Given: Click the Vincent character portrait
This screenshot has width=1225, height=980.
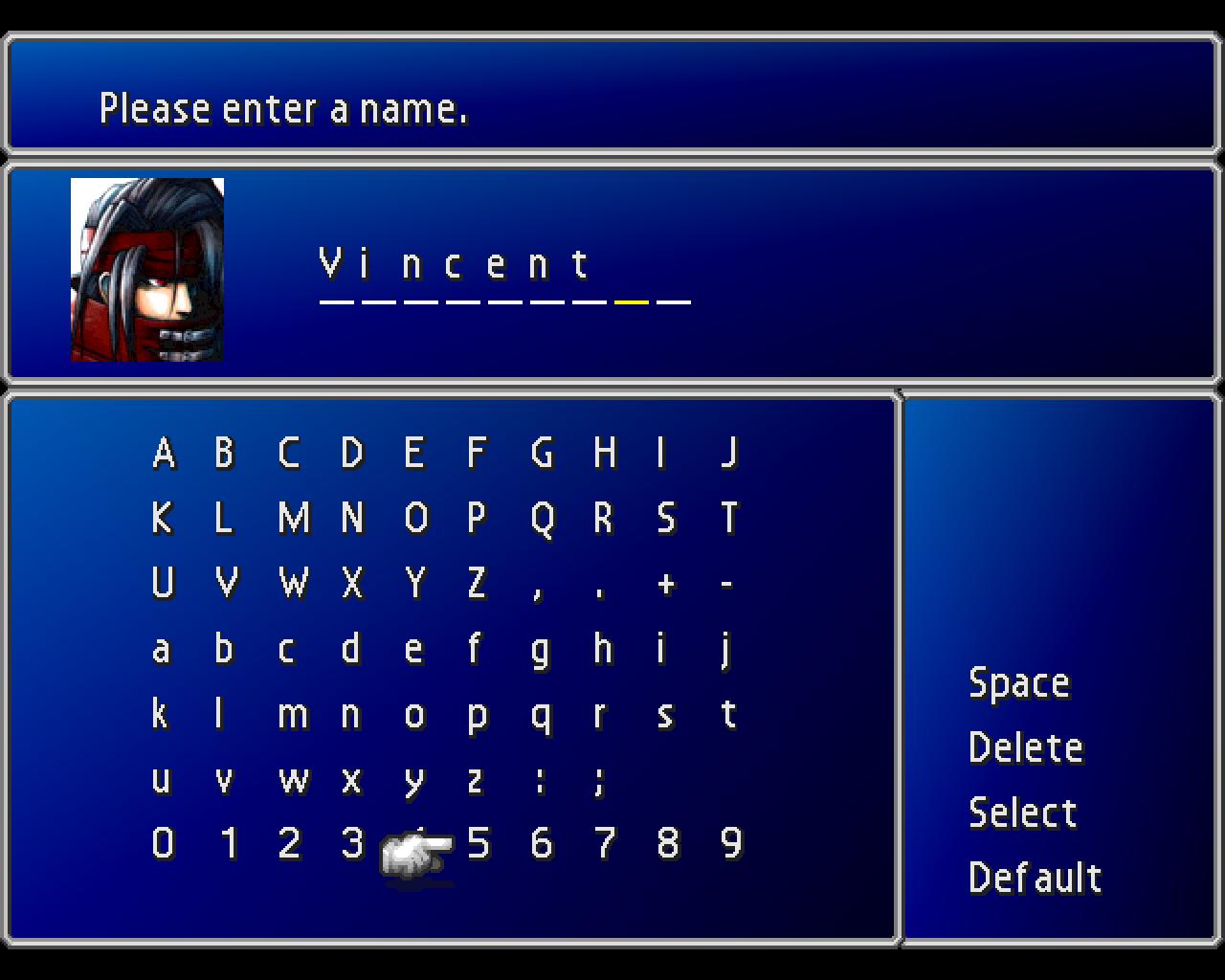Looking at the screenshot, I should [x=146, y=268].
